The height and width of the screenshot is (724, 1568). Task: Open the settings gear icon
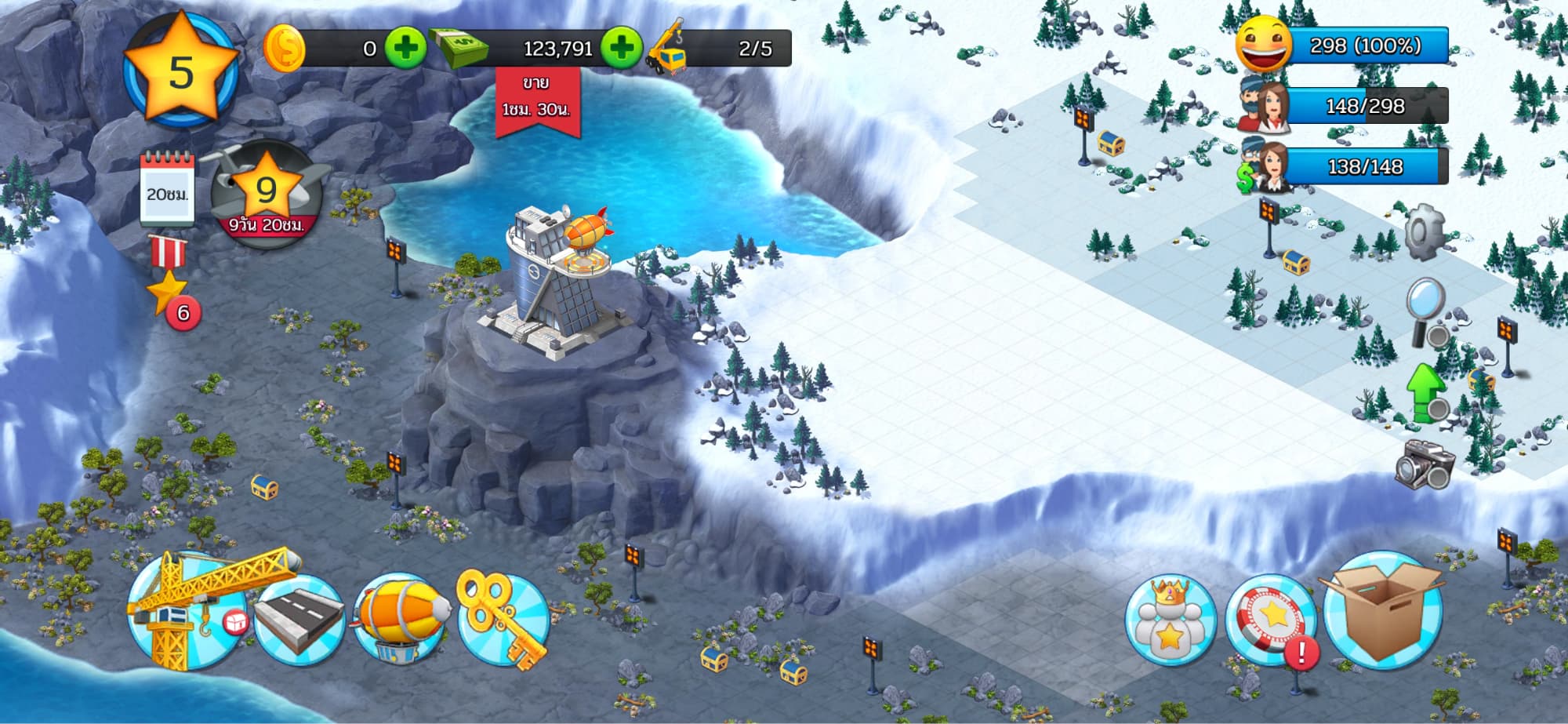pyautogui.click(x=1425, y=232)
